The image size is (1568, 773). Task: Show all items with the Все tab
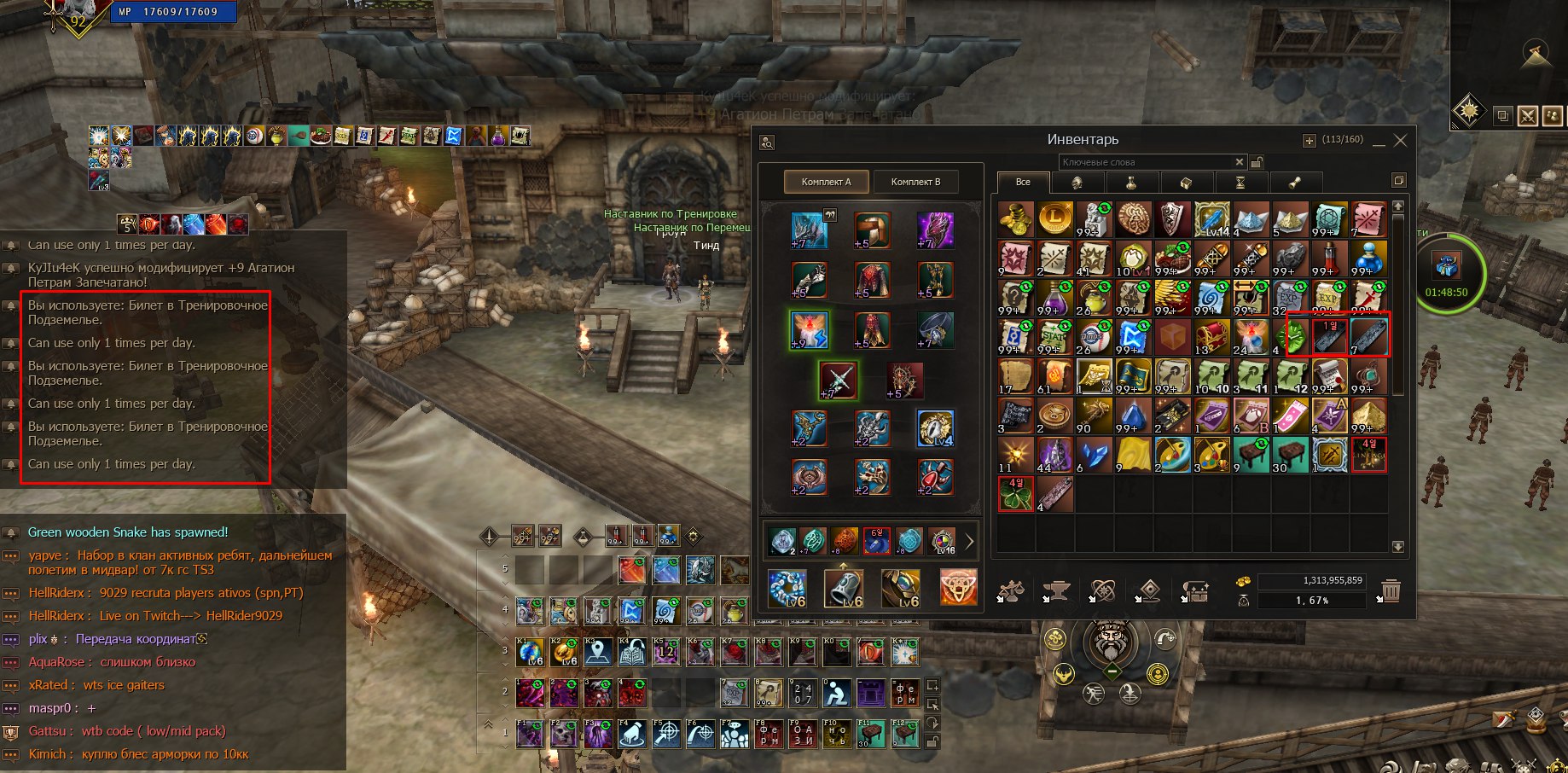[1023, 182]
